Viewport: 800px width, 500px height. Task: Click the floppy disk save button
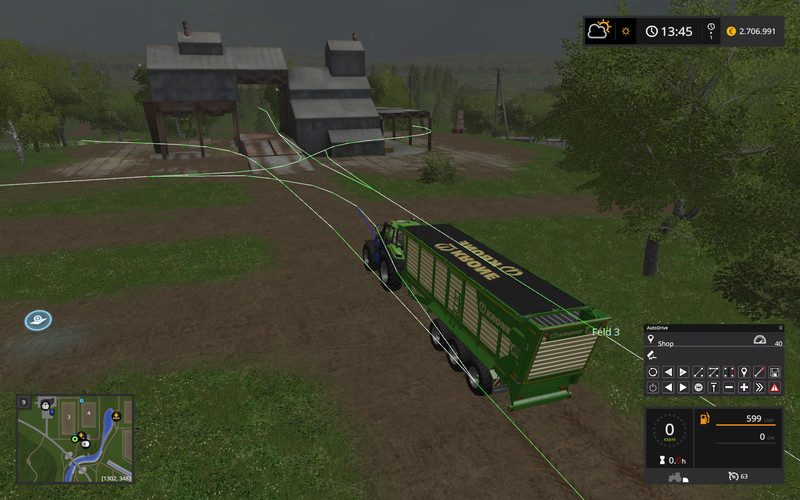[x=774, y=372]
